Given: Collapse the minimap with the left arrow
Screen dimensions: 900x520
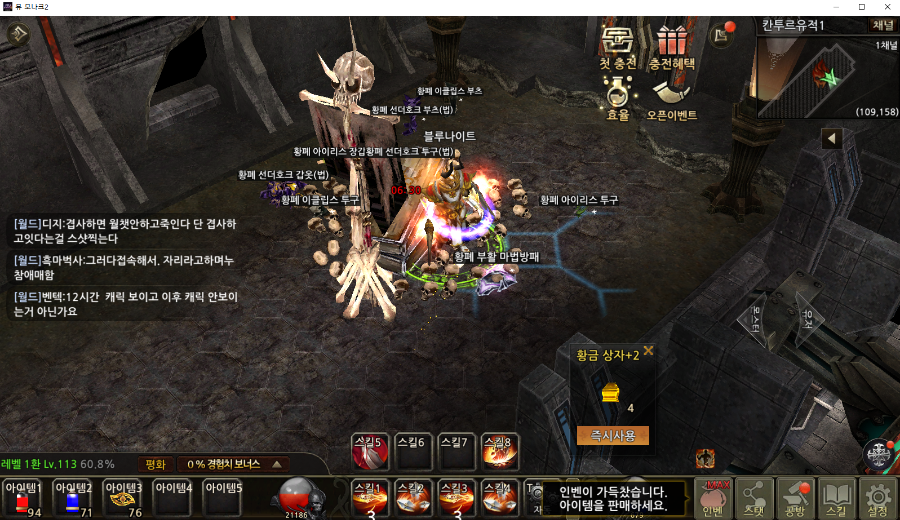Looking at the screenshot, I should click(832, 139).
